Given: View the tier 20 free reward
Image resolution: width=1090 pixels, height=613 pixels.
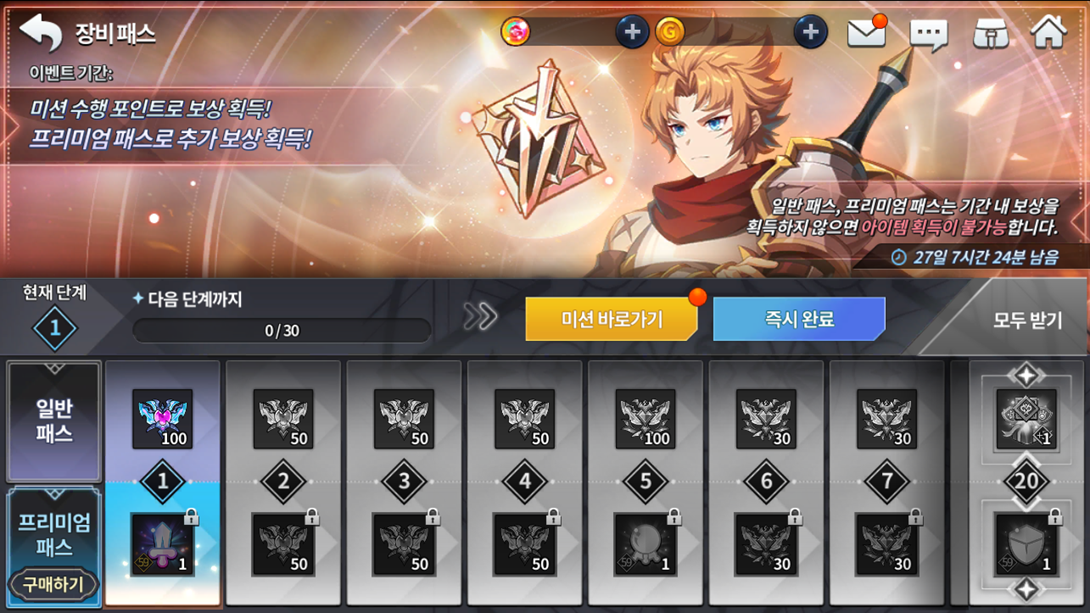Looking at the screenshot, I should pos(1026,419).
